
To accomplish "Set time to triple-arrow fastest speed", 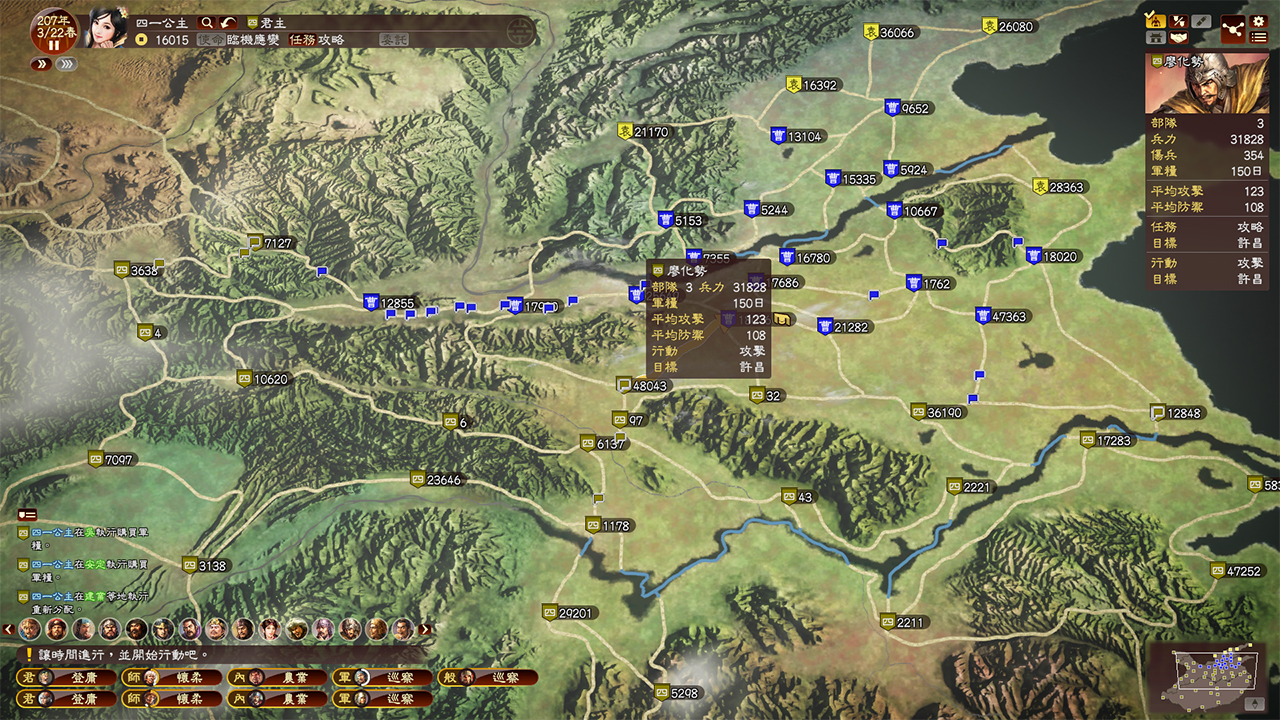I will (66, 64).
